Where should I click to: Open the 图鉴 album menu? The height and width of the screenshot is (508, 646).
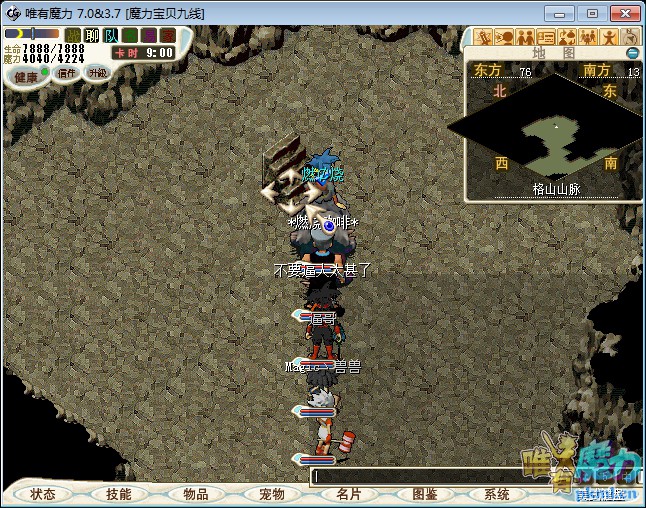pos(424,494)
